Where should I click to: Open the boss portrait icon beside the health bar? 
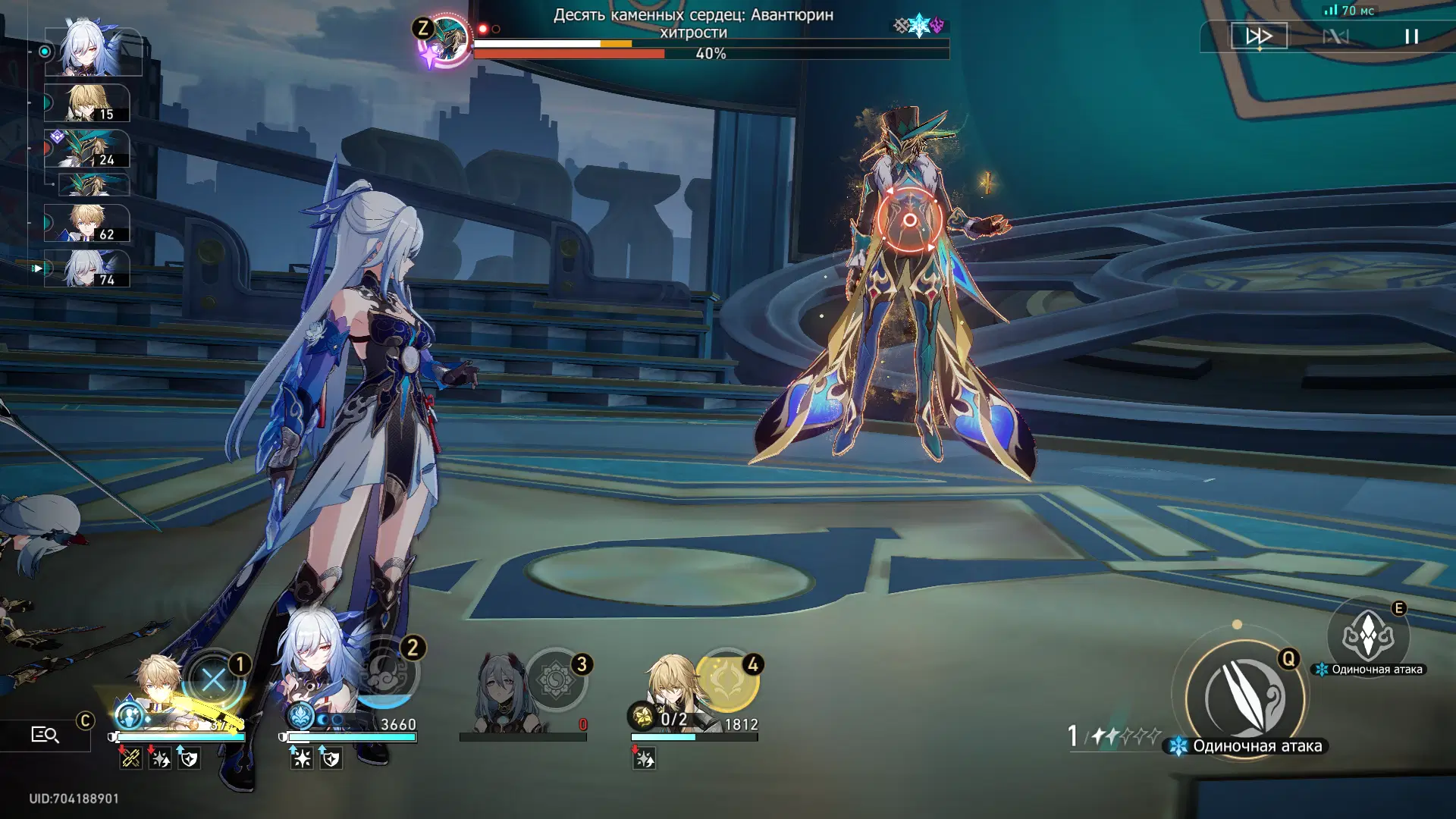point(447,39)
